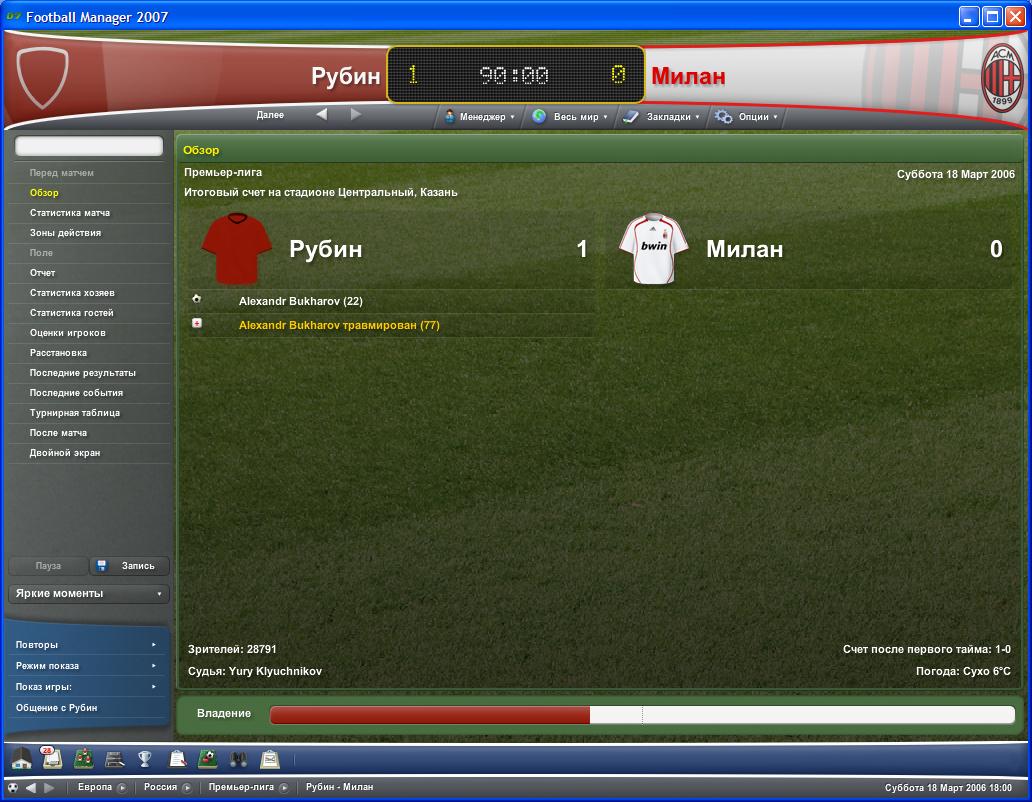The image size is (1032, 802).
Task: Open Статистика хозяев home stats
Action: pos(72,293)
